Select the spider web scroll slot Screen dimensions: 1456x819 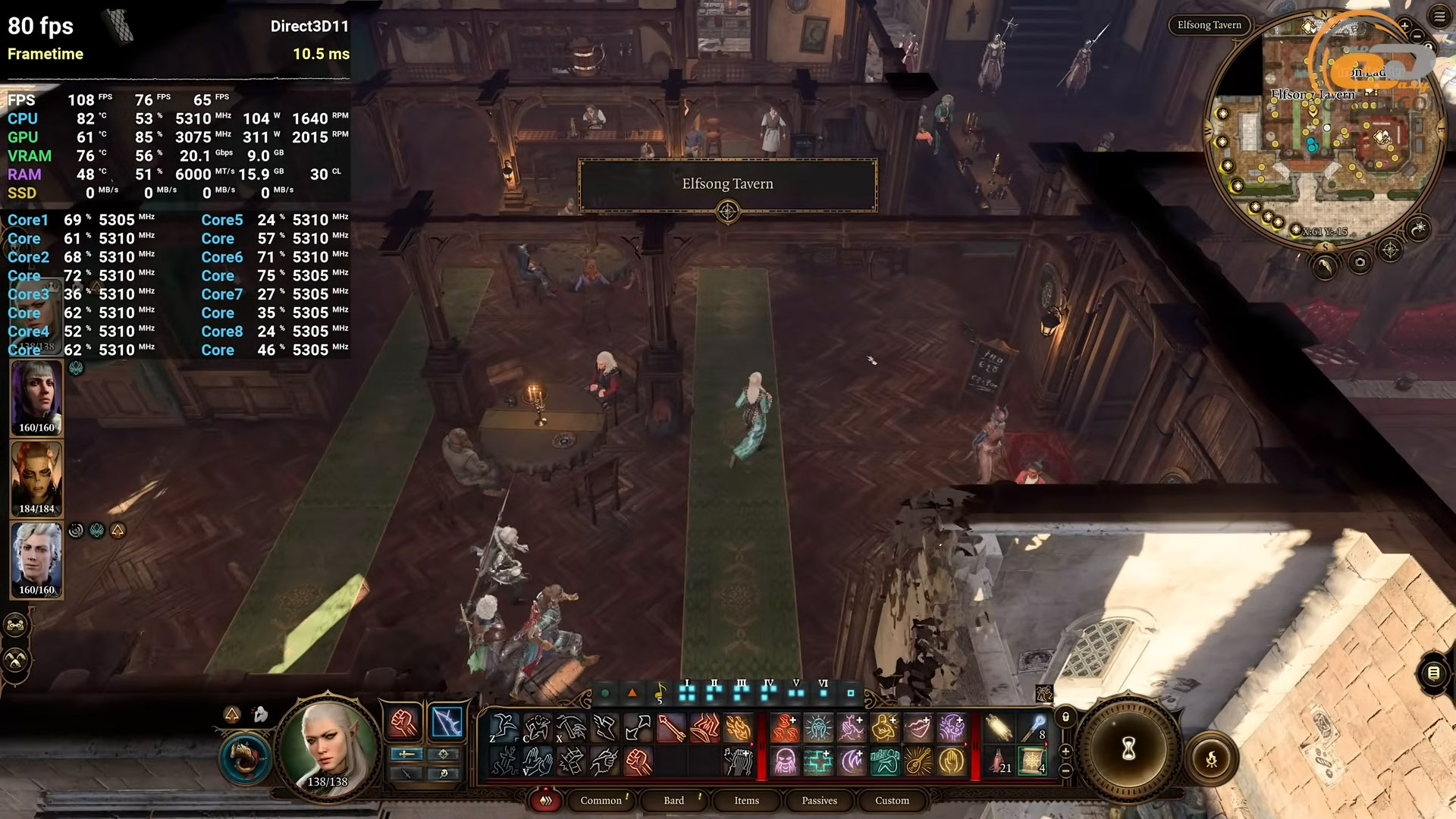click(1032, 761)
